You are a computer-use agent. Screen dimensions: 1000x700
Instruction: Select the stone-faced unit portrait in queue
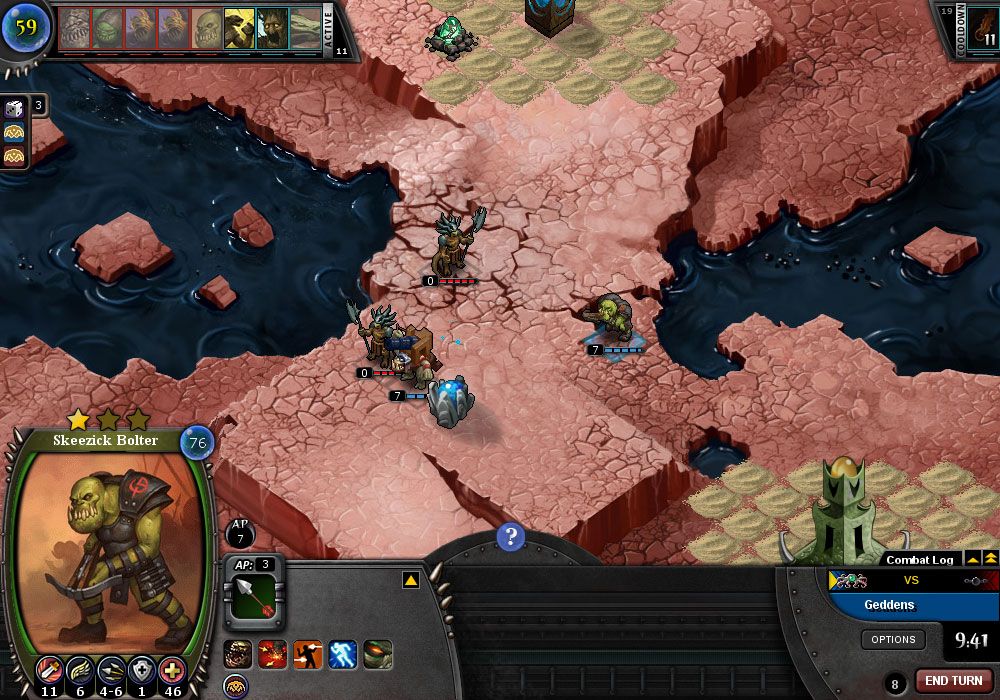[75, 29]
